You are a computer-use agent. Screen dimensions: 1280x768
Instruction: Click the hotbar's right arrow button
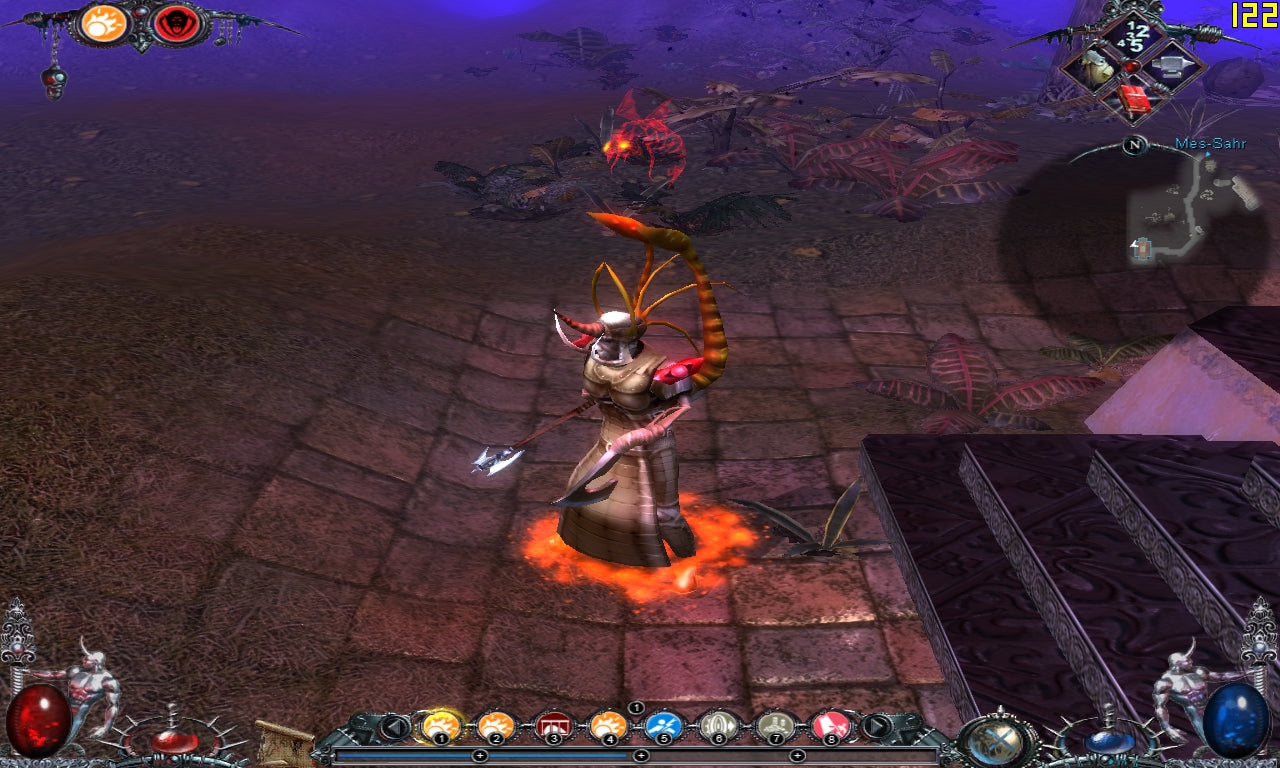tap(876, 727)
